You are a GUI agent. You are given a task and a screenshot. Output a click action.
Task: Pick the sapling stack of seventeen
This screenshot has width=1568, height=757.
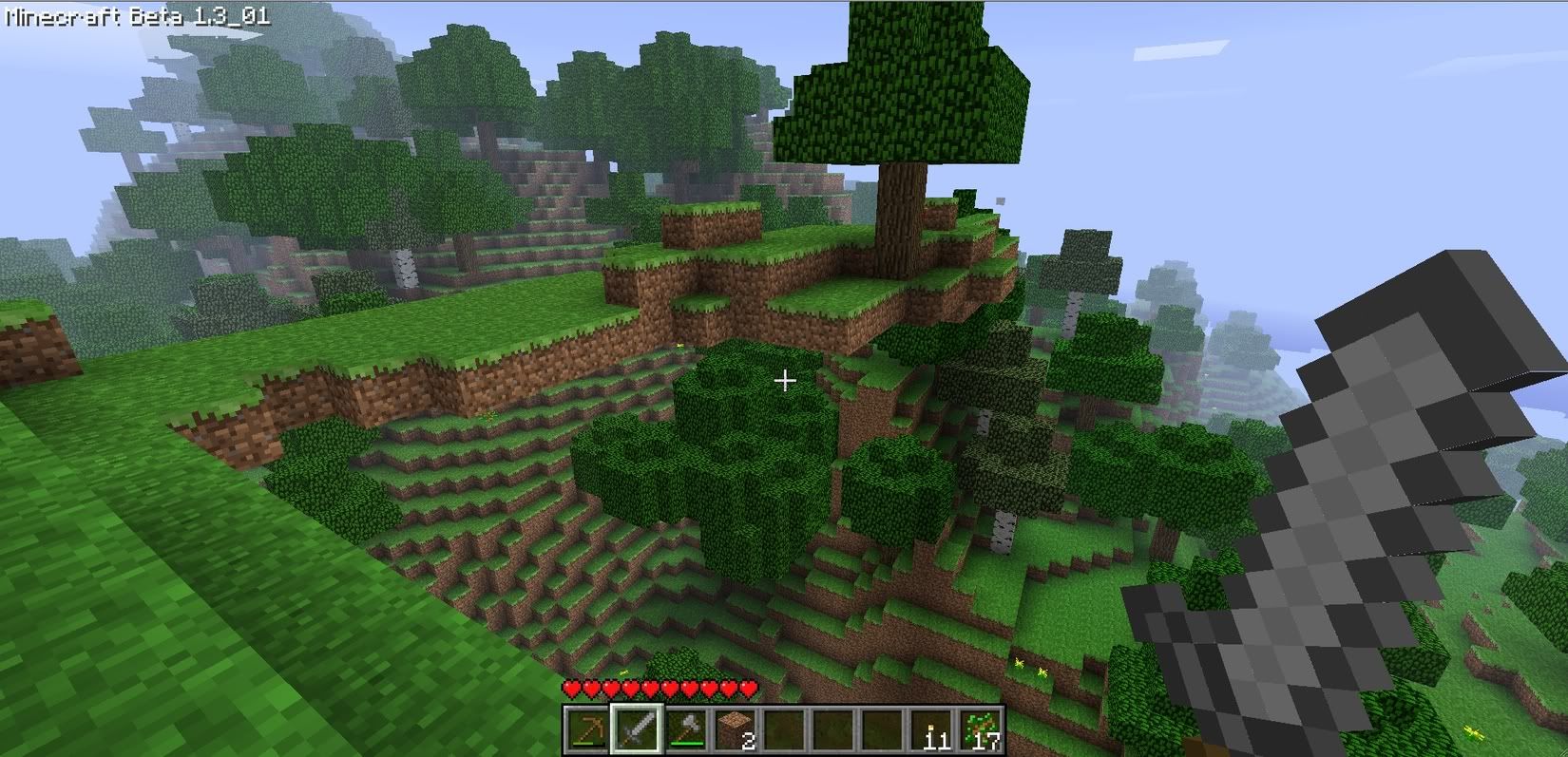[981, 729]
